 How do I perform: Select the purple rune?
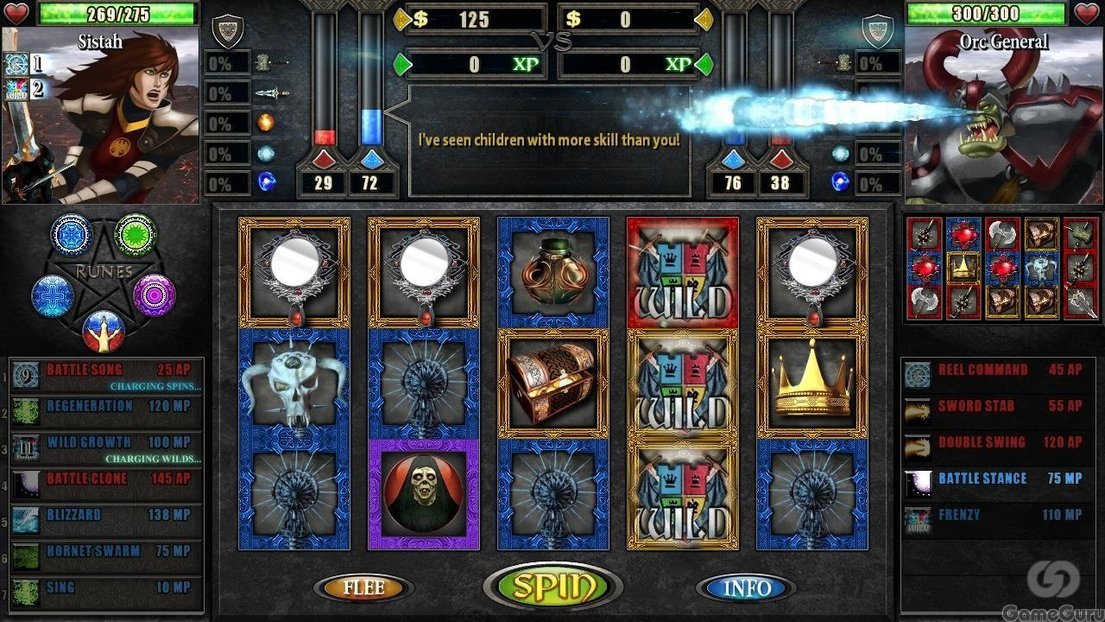click(x=155, y=295)
